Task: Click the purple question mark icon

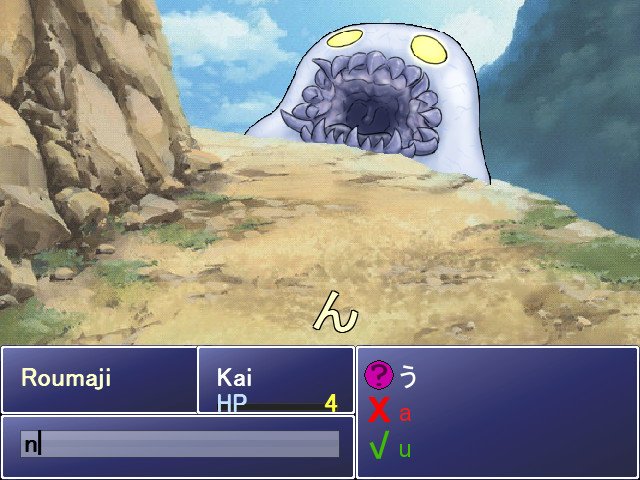Action: 378,375
